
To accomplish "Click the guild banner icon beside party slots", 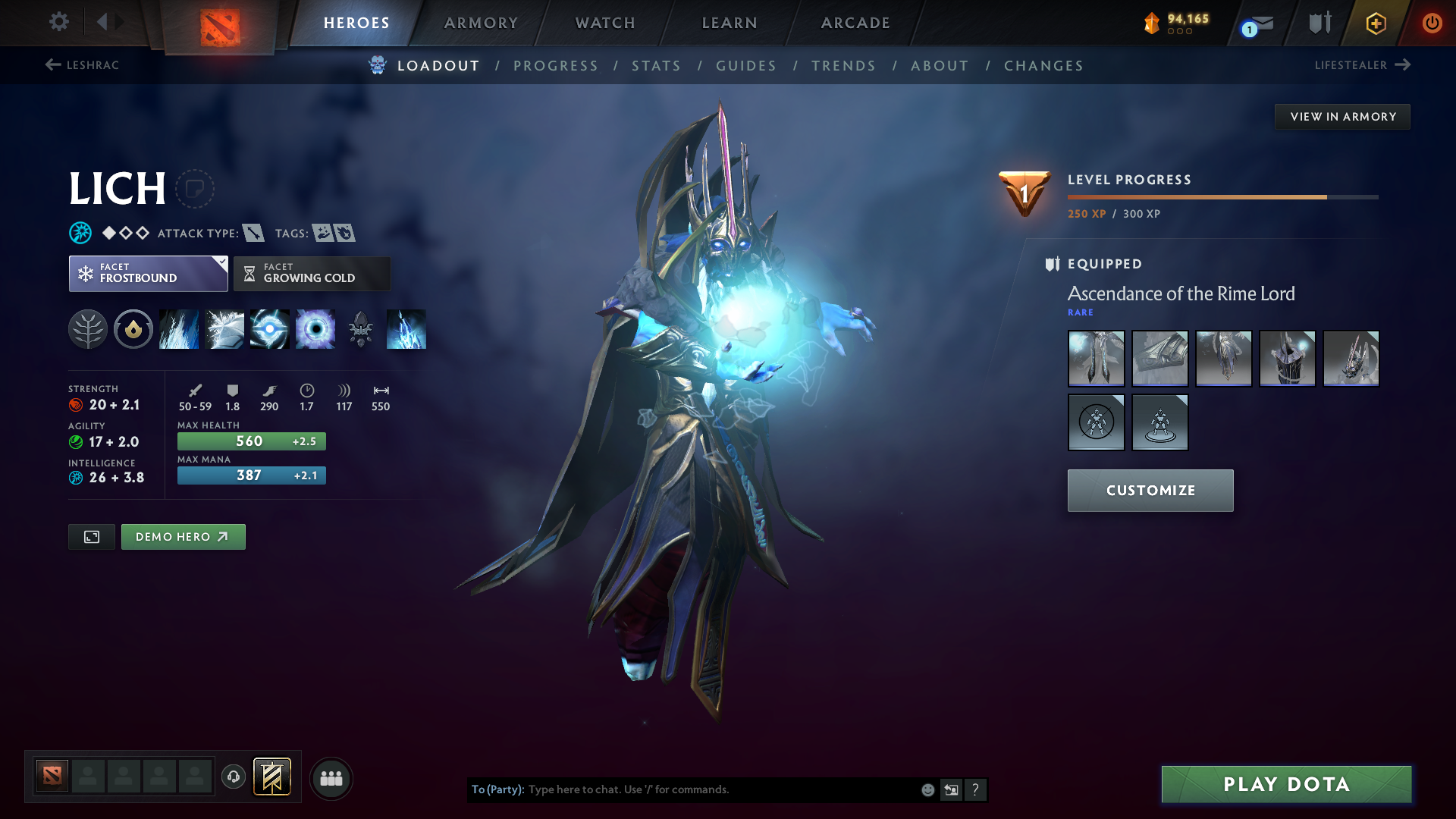I will click(270, 777).
